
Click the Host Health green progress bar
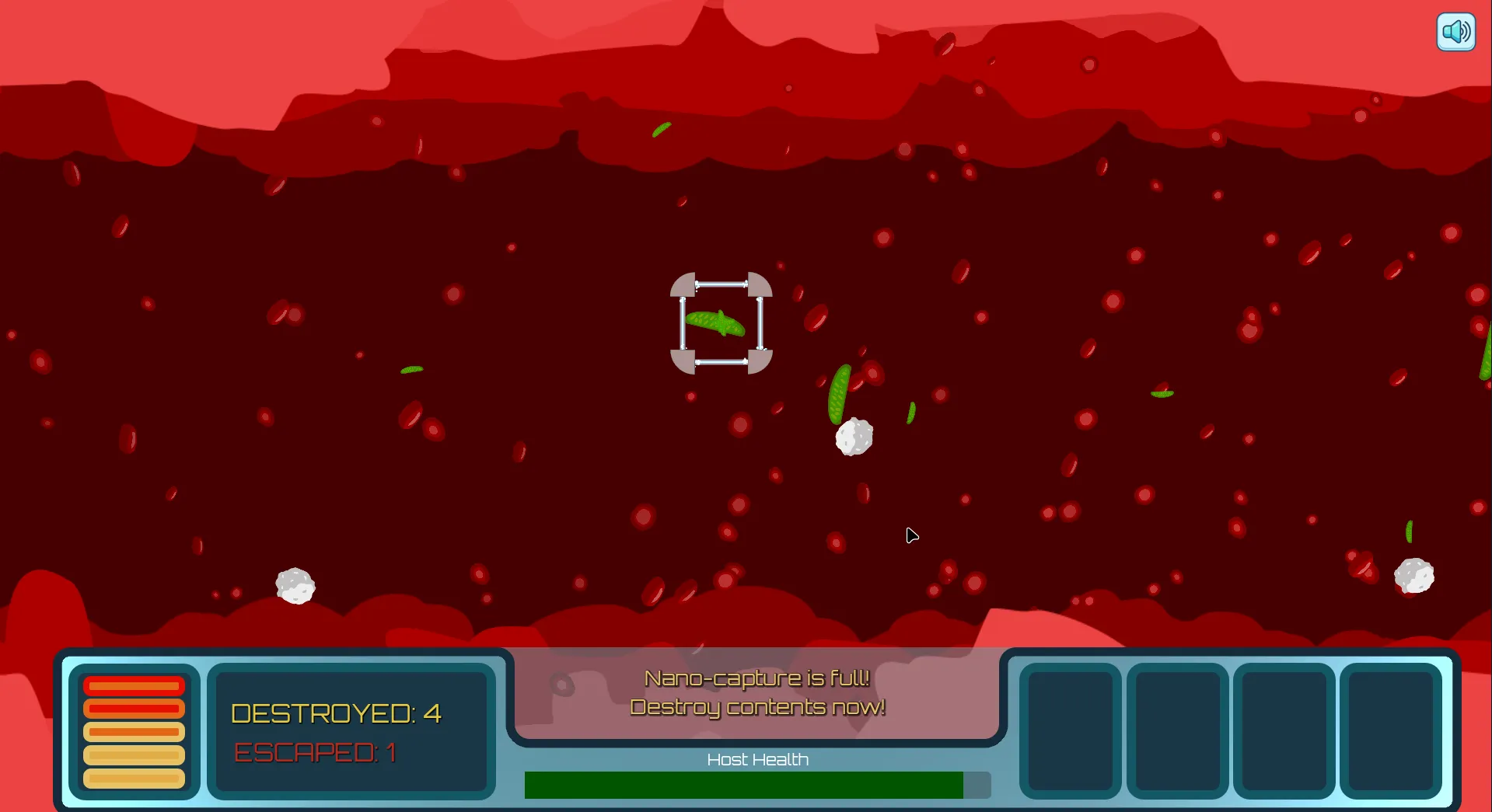click(743, 785)
